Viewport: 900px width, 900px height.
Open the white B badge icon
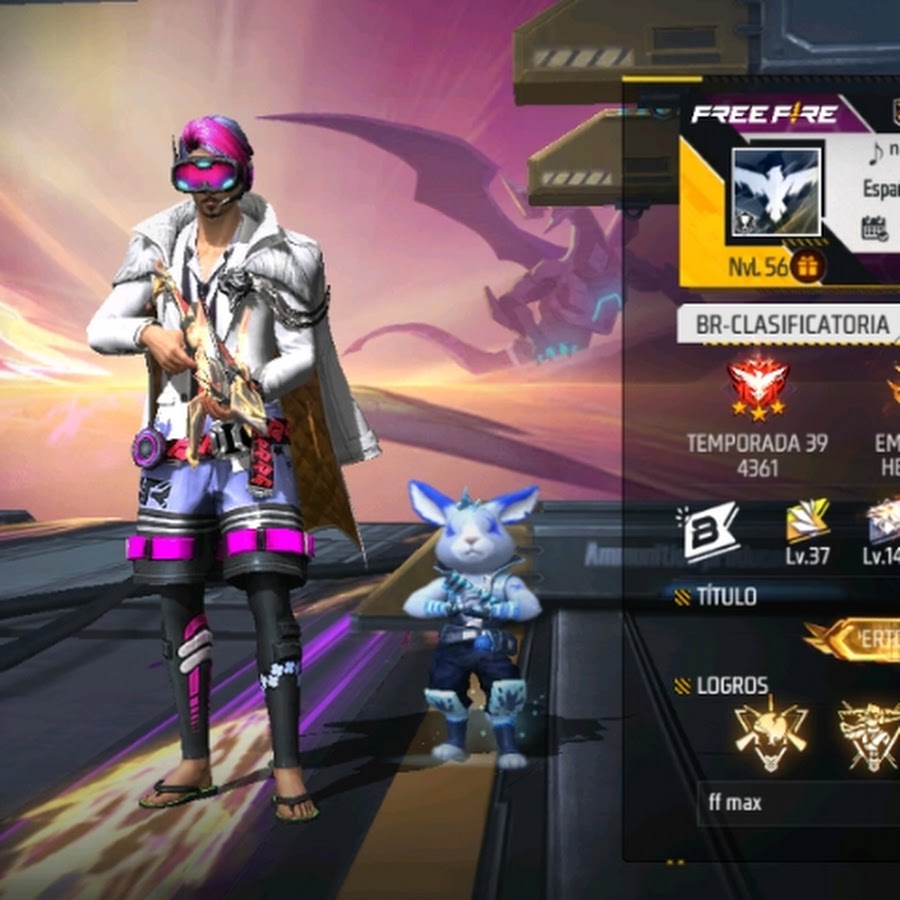pyautogui.click(x=710, y=529)
